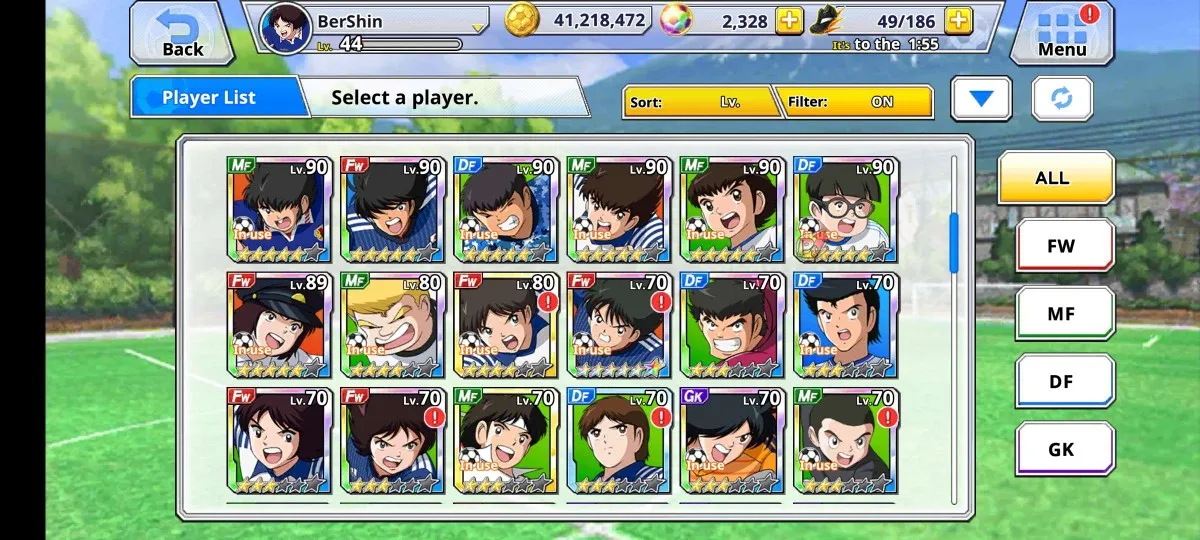Viewport: 1200px width, 540px height.
Task: Select the DF player with glasses
Action: (x=845, y=209)
